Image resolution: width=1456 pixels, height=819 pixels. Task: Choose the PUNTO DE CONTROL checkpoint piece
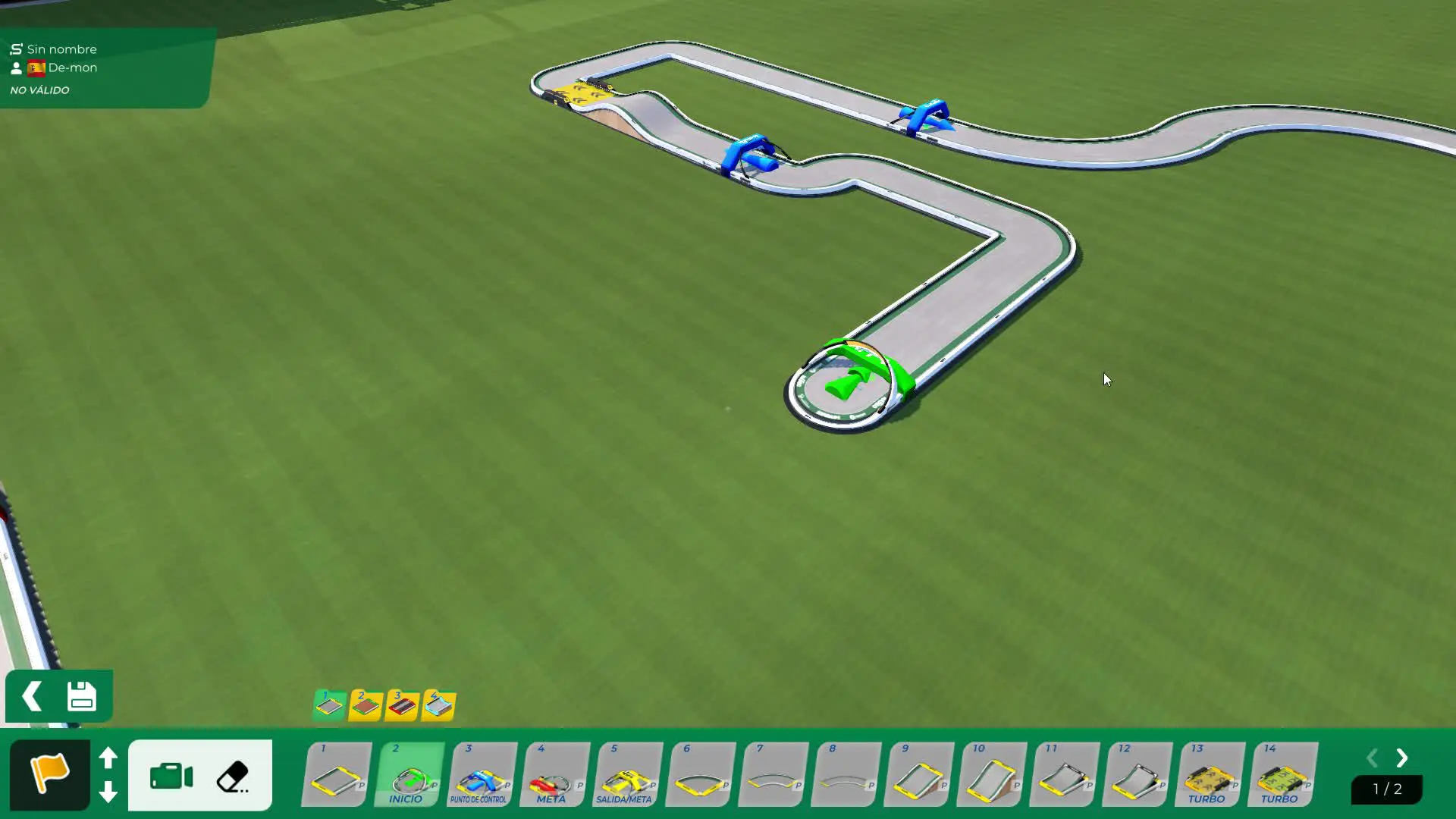(482, 776)
